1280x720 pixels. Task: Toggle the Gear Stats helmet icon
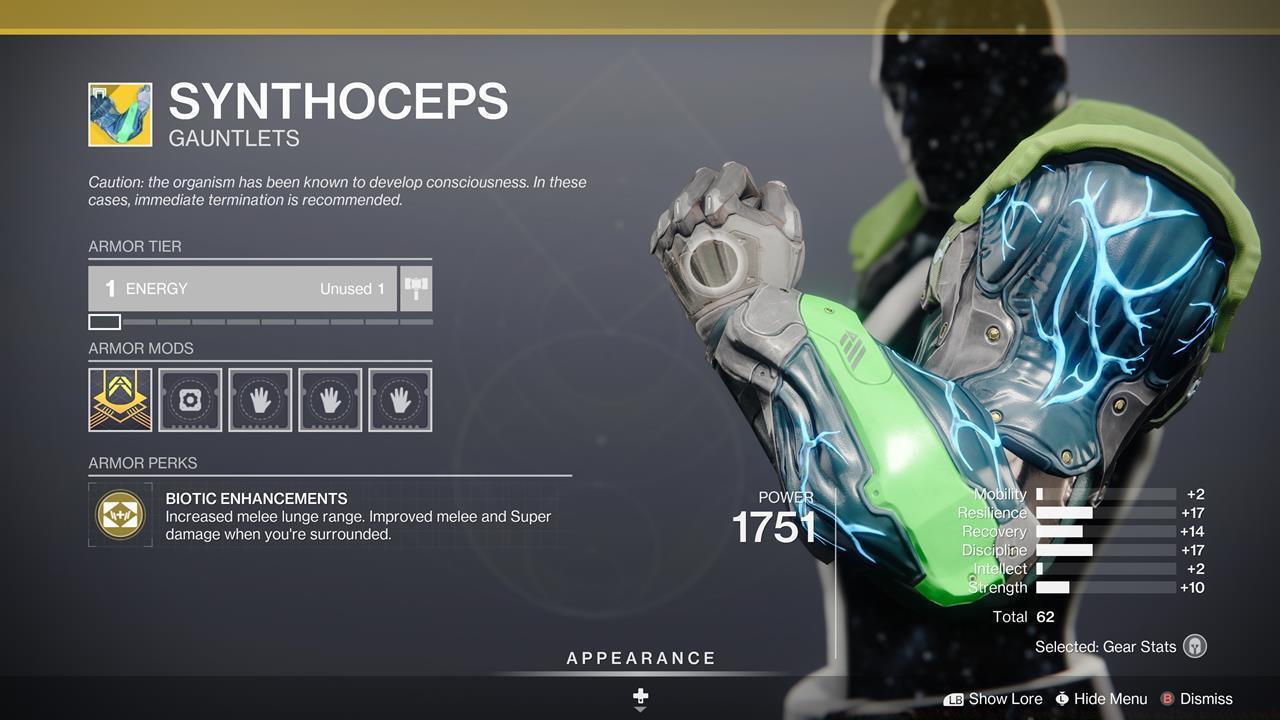pyautogui.click(x=1194, y=646)
